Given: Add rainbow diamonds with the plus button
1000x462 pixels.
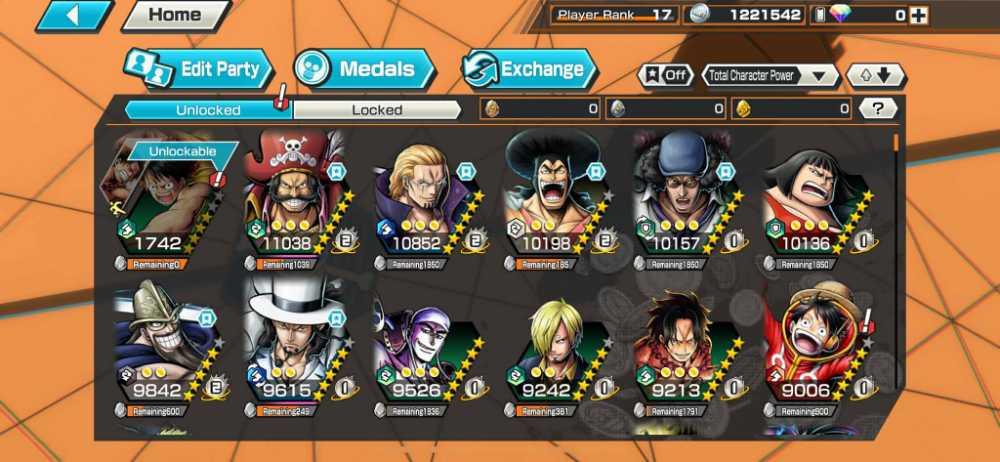Looking at the screenshot, I should [x=918, y=15].
